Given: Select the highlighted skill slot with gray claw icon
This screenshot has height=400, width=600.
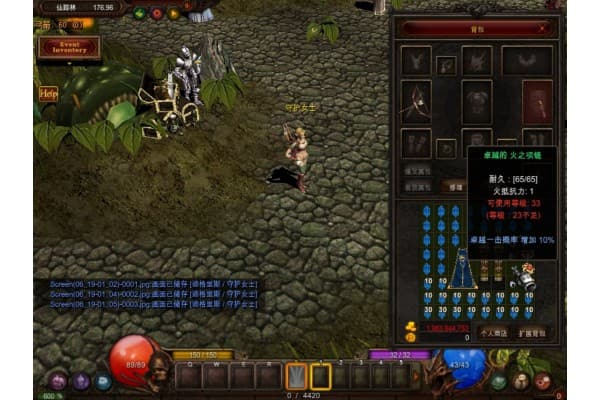Looking at the screenshot, I should click(x=296, y=376).
